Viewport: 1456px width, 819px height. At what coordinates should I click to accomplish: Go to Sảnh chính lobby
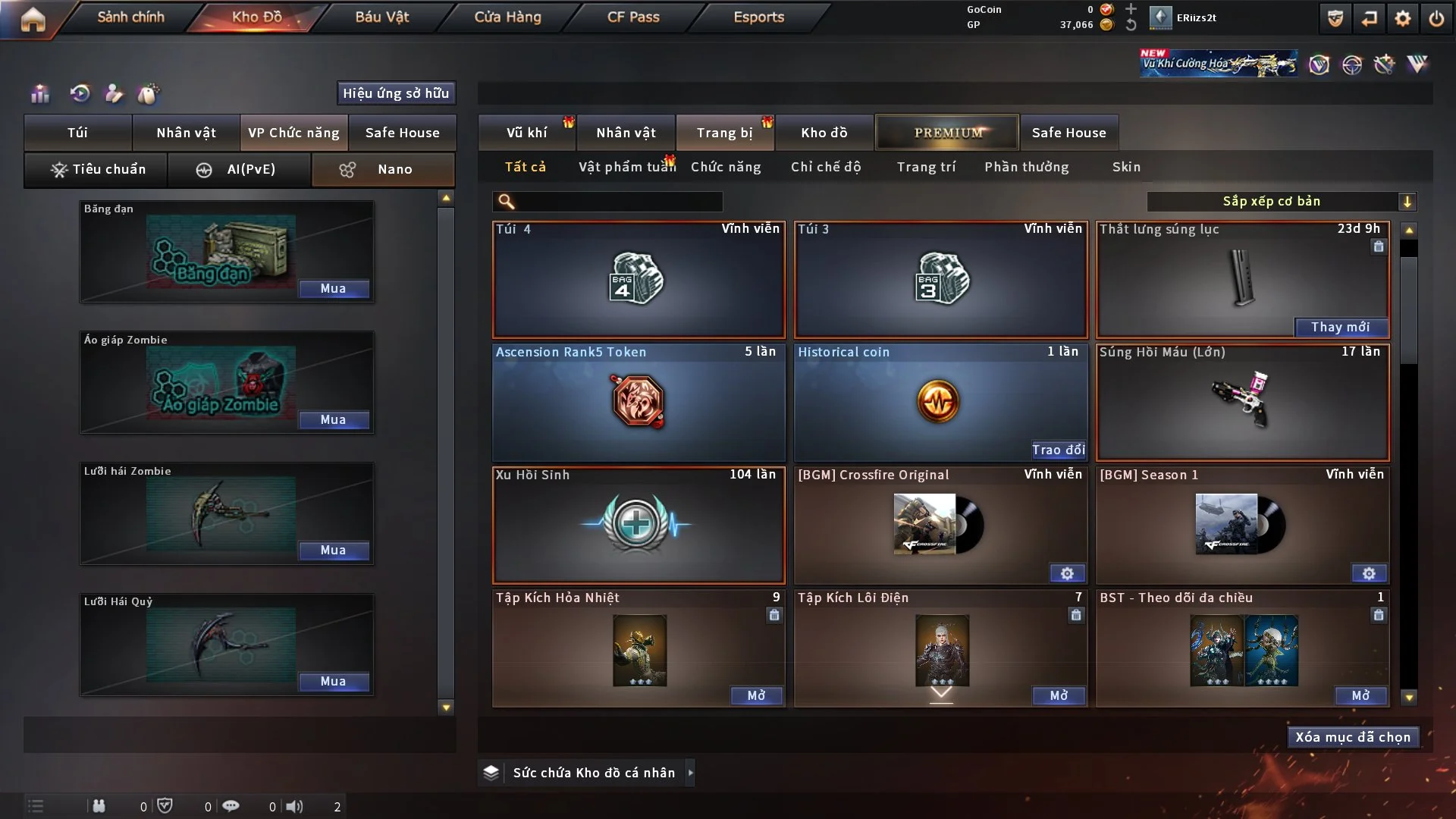tap(130, 17)
